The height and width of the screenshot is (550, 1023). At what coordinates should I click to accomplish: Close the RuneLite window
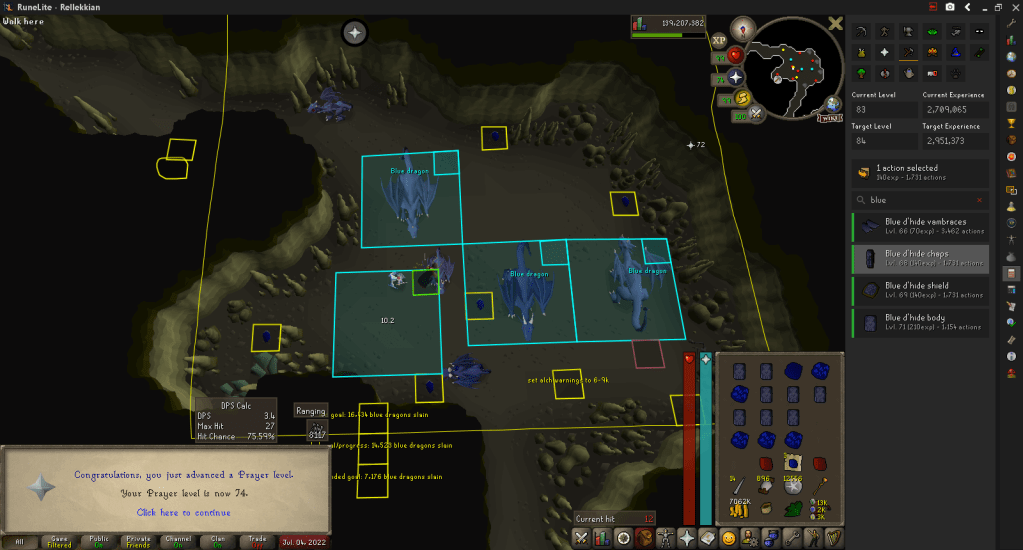tap(1011, 6)
